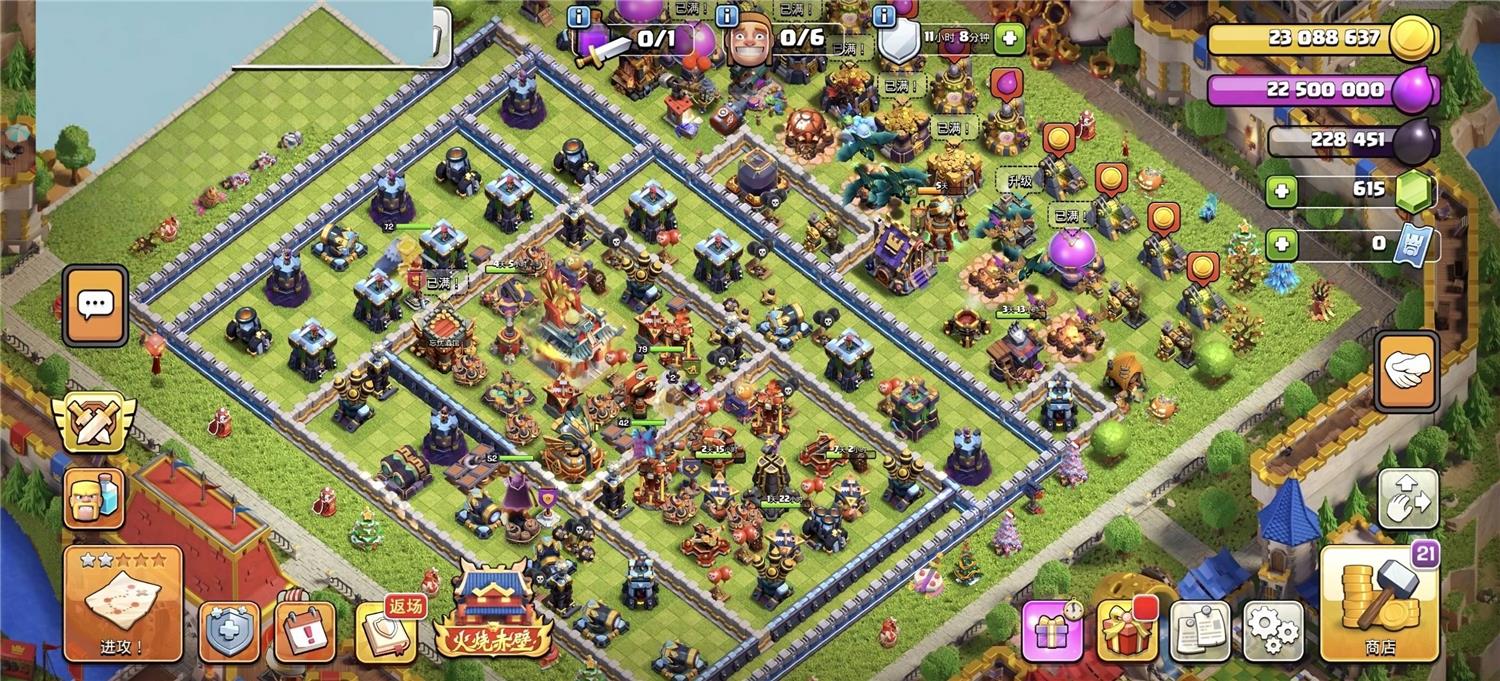
Task: View the pinned notes news button
Action: click(x=1200, y=631)
